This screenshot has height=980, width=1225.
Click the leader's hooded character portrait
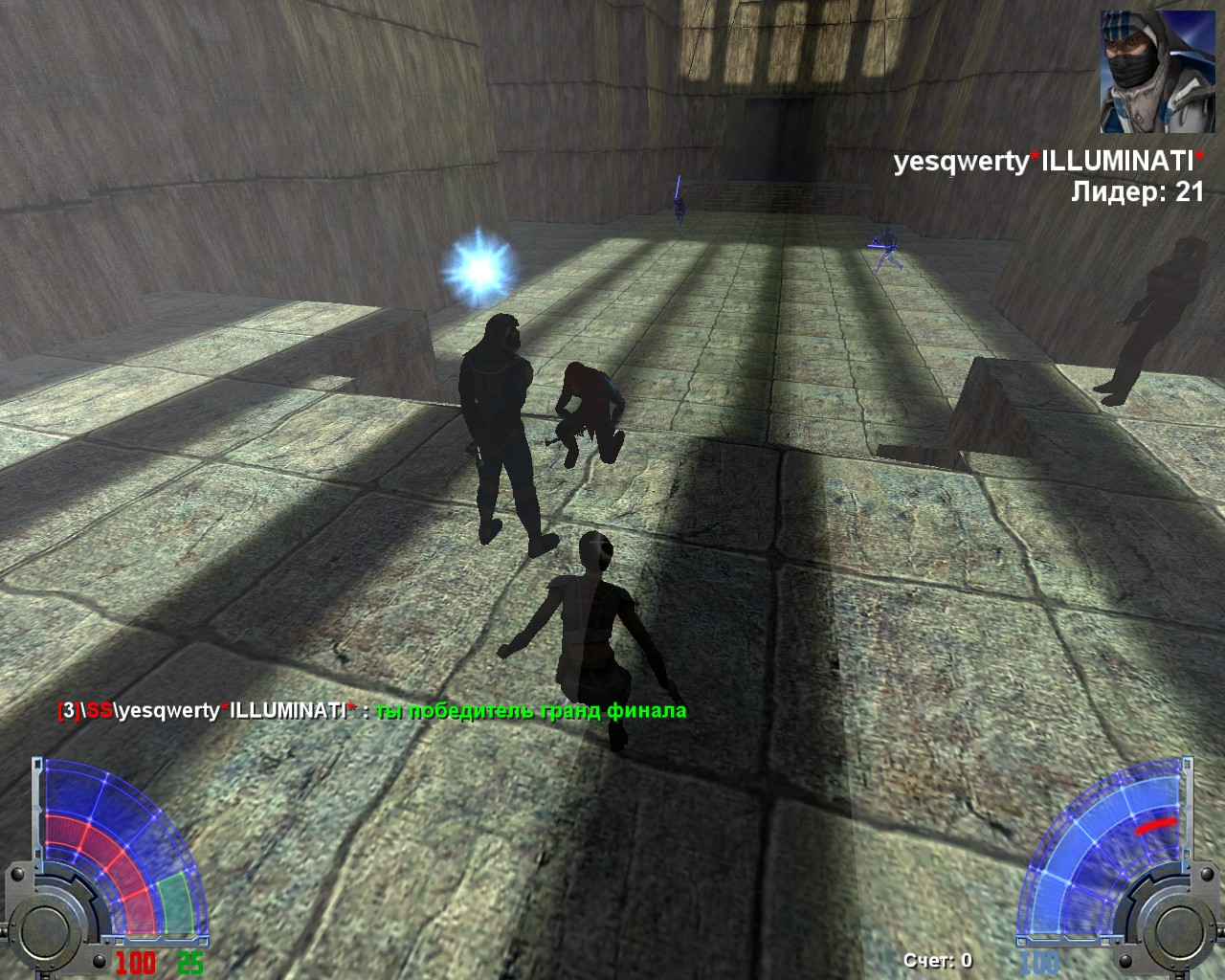(1149, 73)
